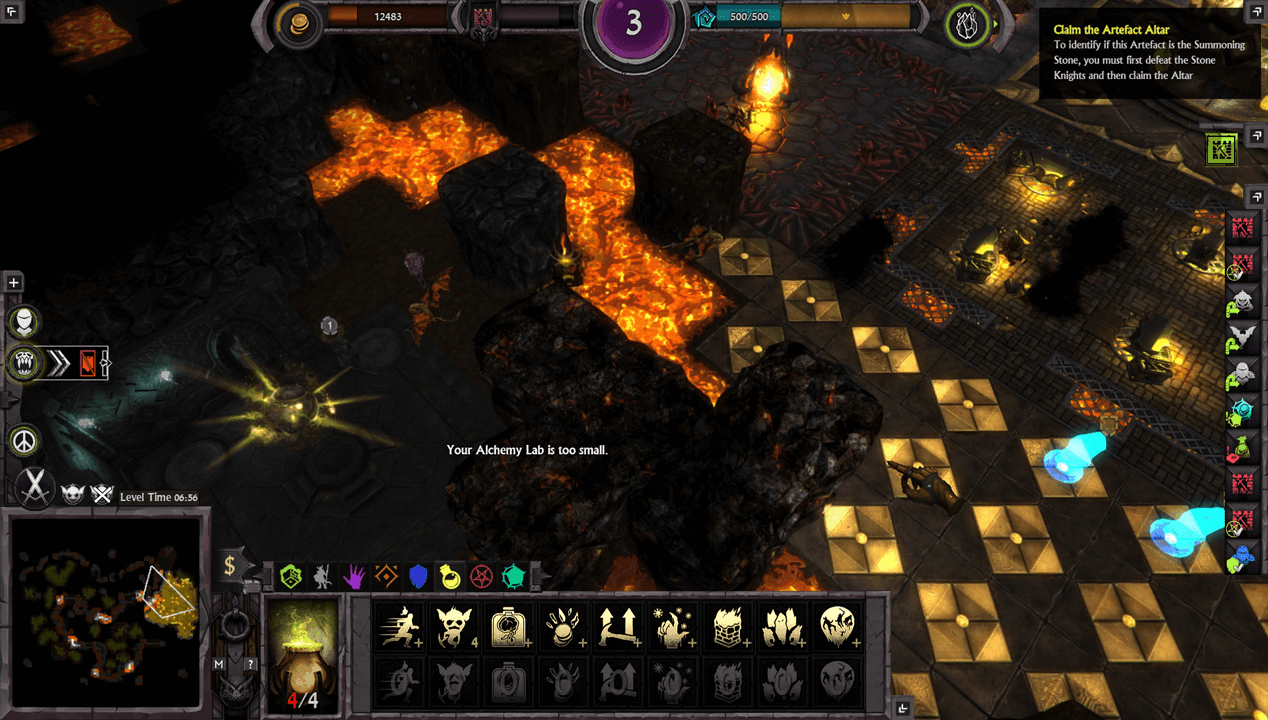
Task: Choose the flaming brick wall potion
Action: [x=728, y=627]
